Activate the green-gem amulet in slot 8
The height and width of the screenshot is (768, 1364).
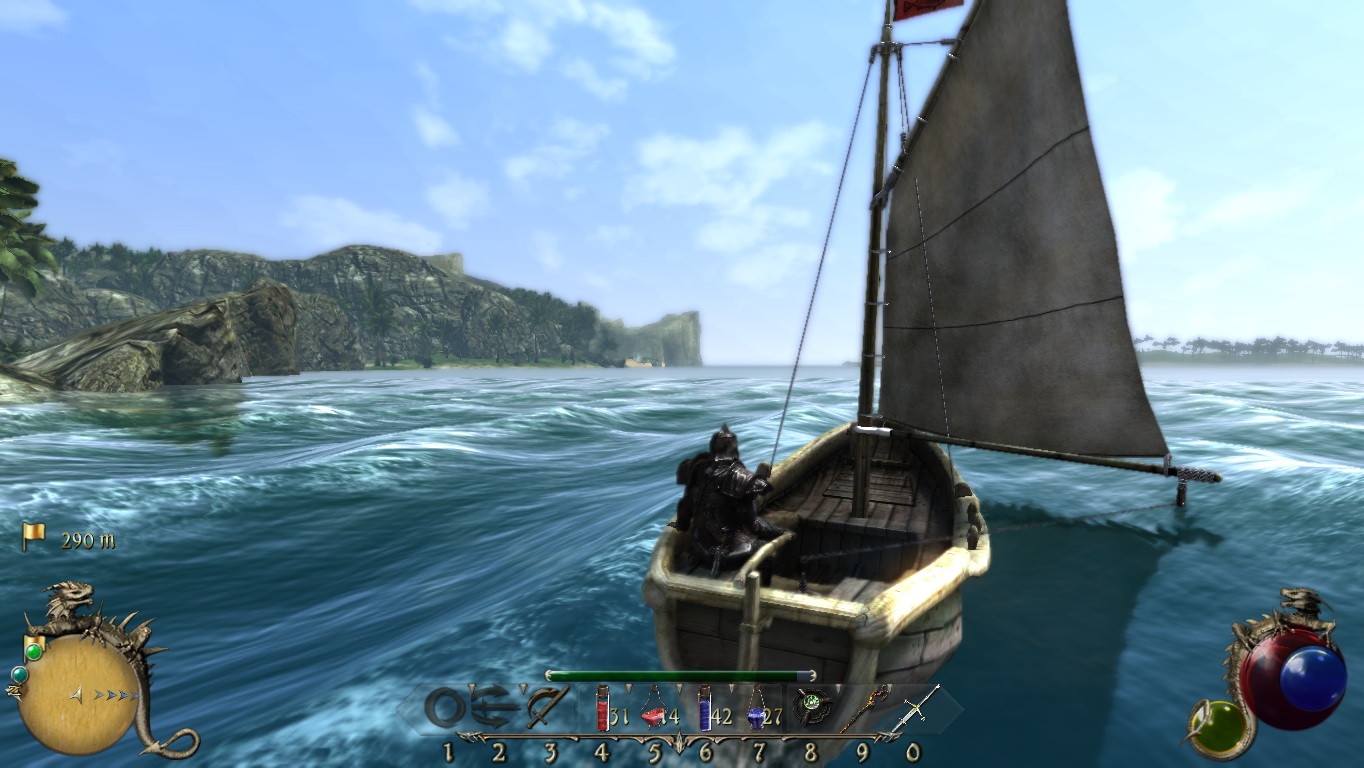coord(809,707)
